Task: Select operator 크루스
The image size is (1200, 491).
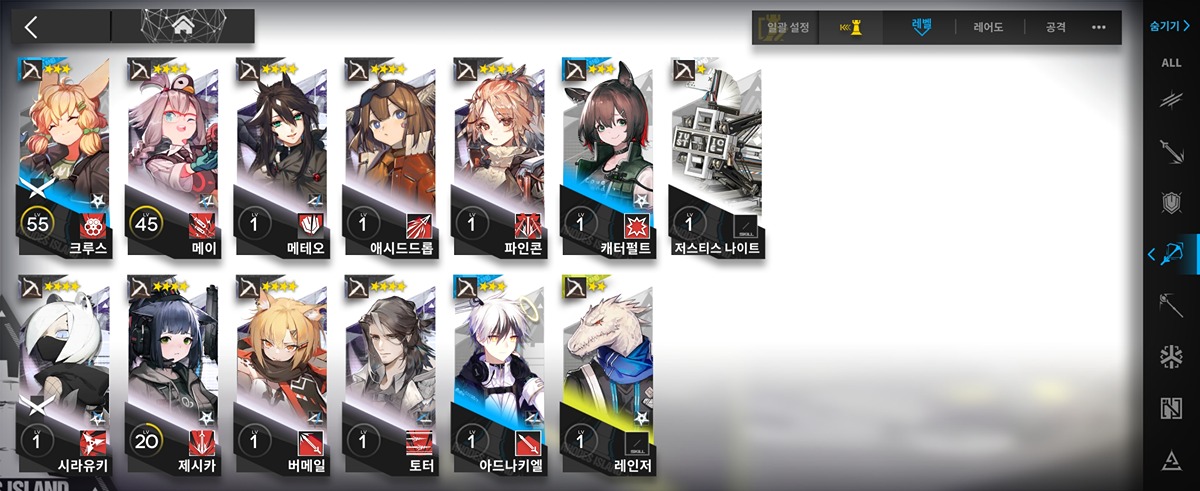Action: 64,155
